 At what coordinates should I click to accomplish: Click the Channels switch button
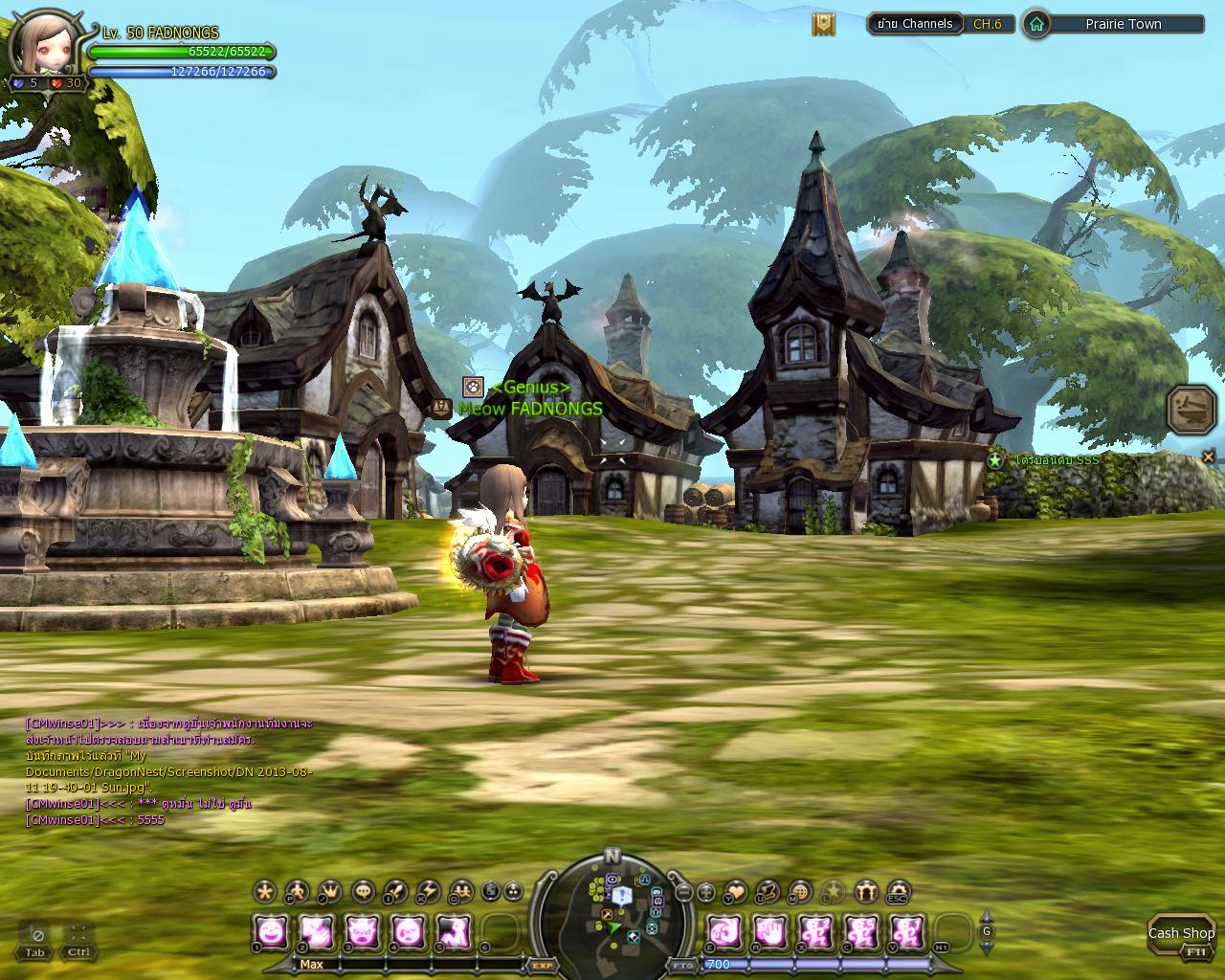coord(915,24)
